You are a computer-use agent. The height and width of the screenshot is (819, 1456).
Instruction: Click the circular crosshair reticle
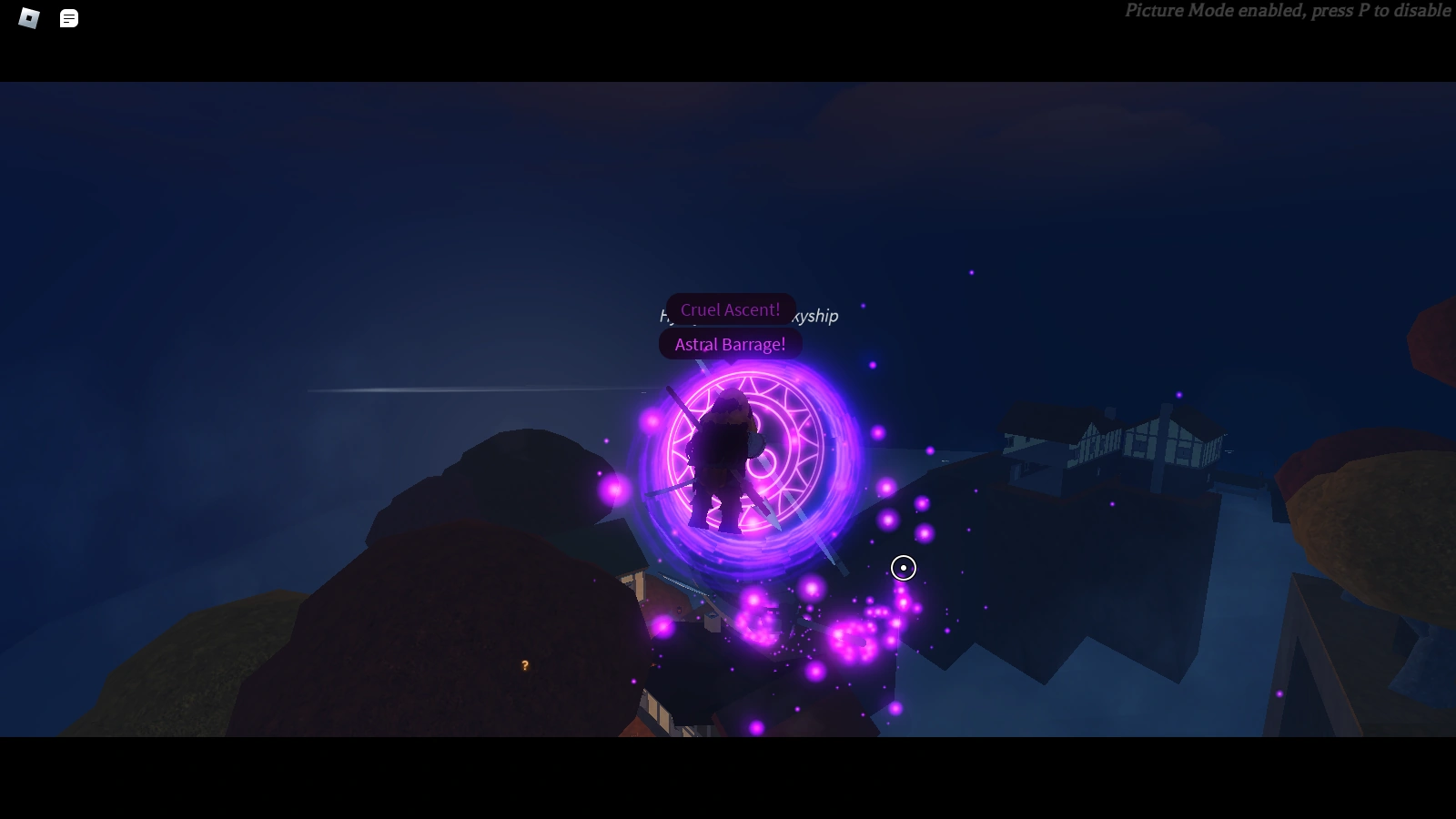[902, 568]
